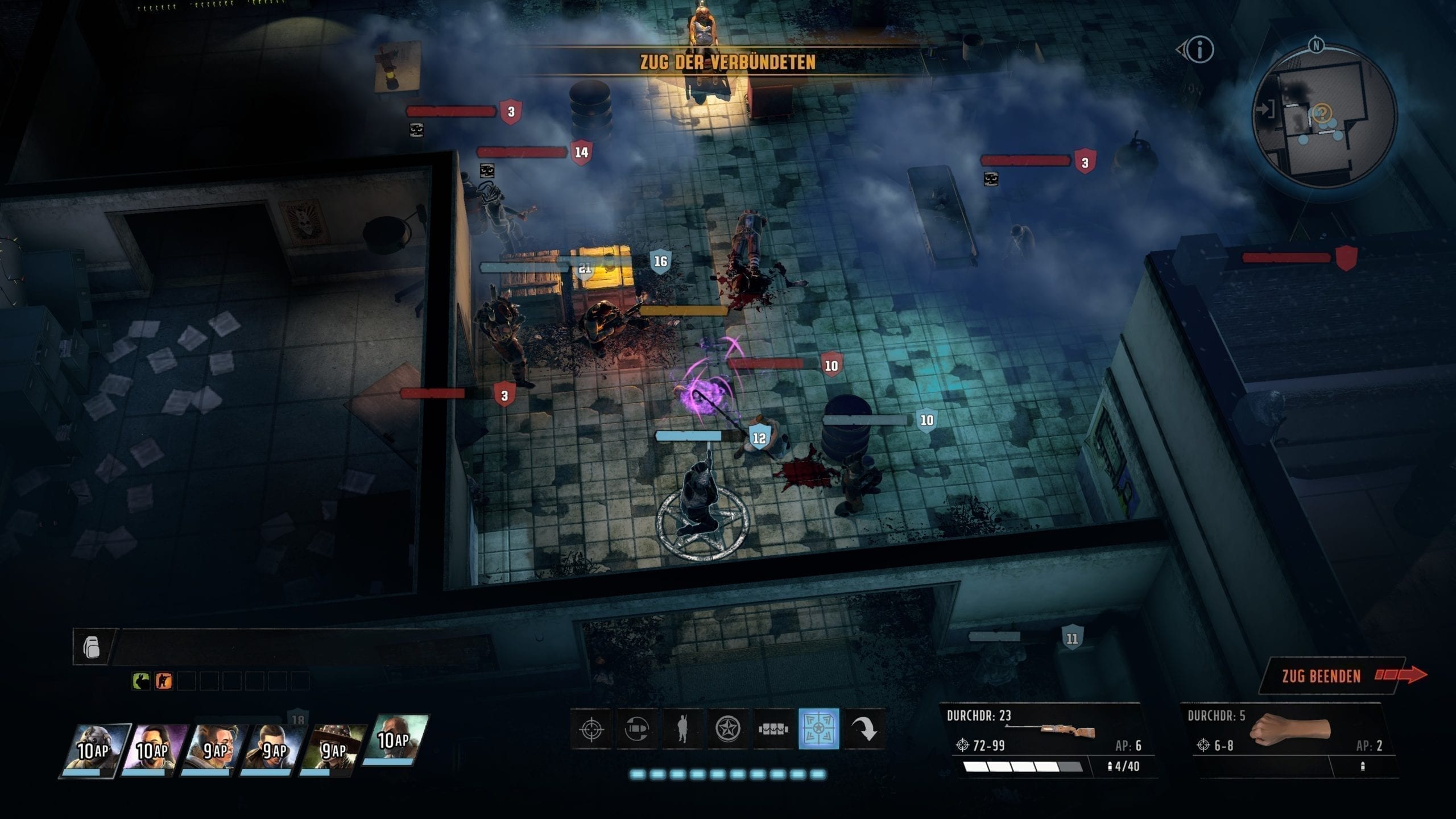Open the info icon panel
The image size is (1456, 819).
tap(1199, 50)
